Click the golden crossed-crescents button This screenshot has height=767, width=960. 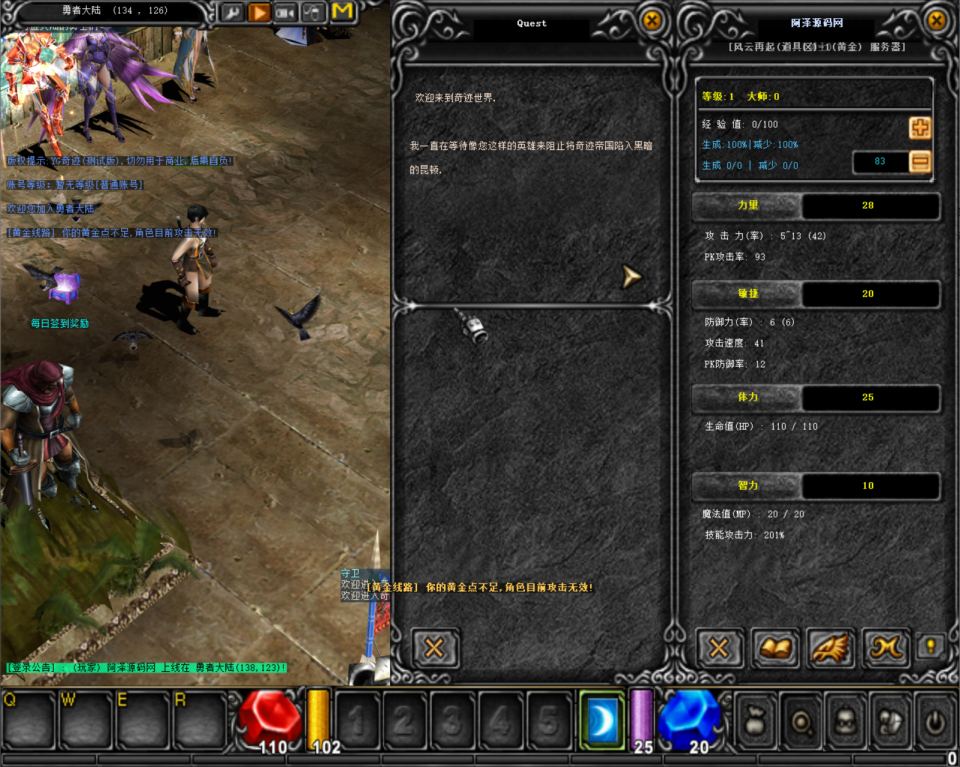point(886,648)
